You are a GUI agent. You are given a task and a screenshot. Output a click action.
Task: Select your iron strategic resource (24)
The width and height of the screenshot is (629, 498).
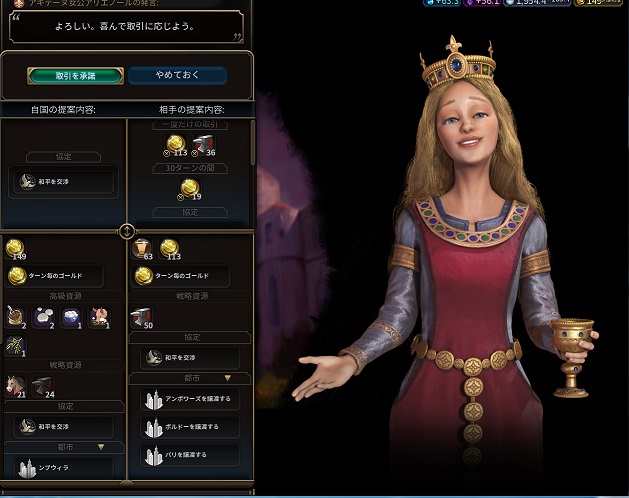coord(42,386)
